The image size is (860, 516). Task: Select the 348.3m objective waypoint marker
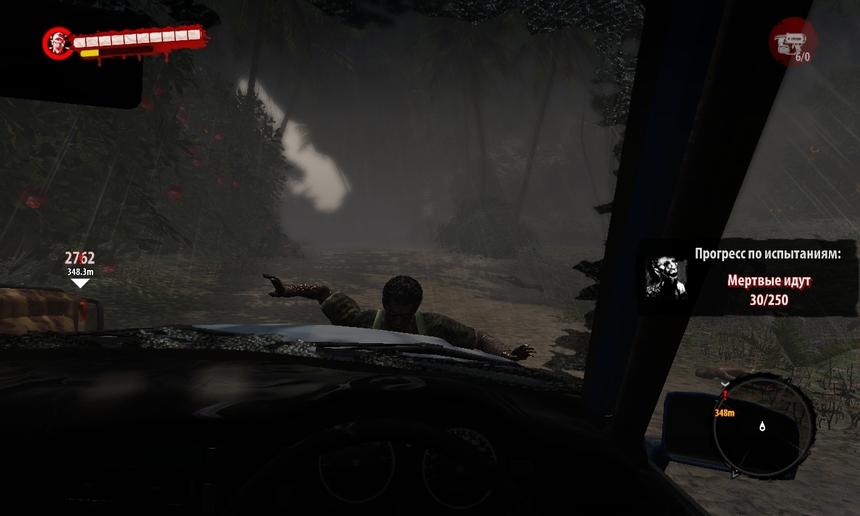point(80,283)
